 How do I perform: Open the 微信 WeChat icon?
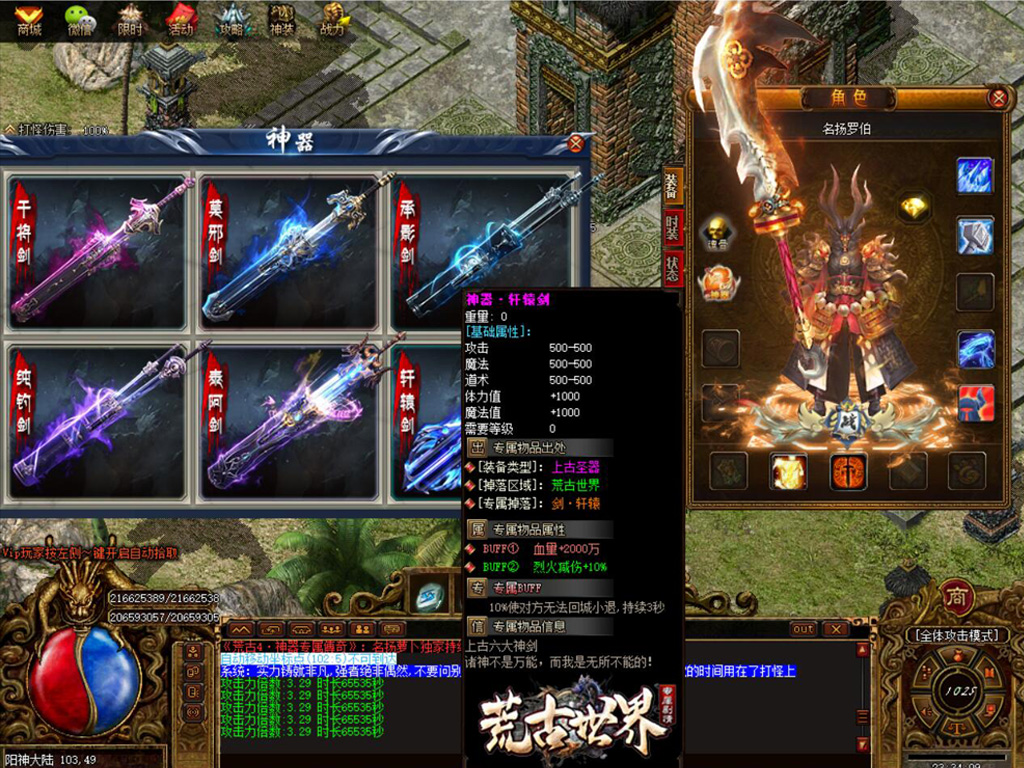pyautogui.click(x=78, y=19)
